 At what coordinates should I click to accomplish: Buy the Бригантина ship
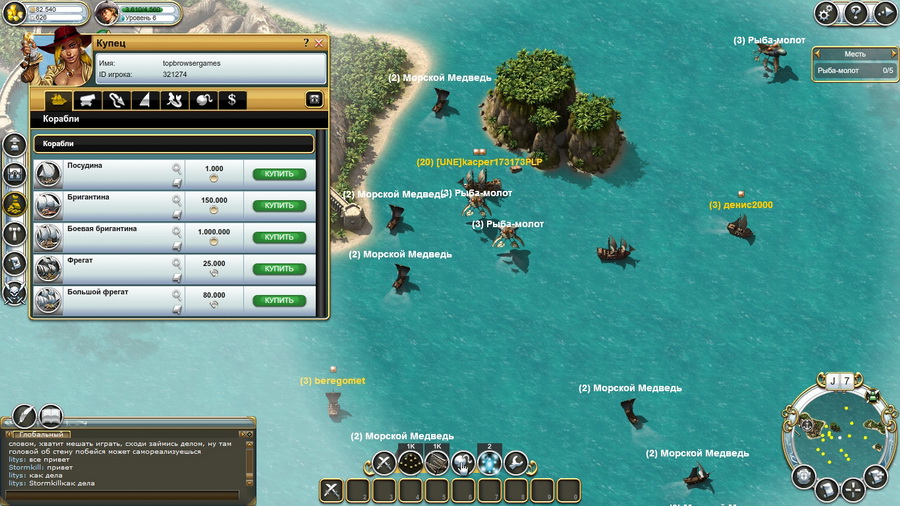coord(279,206)
